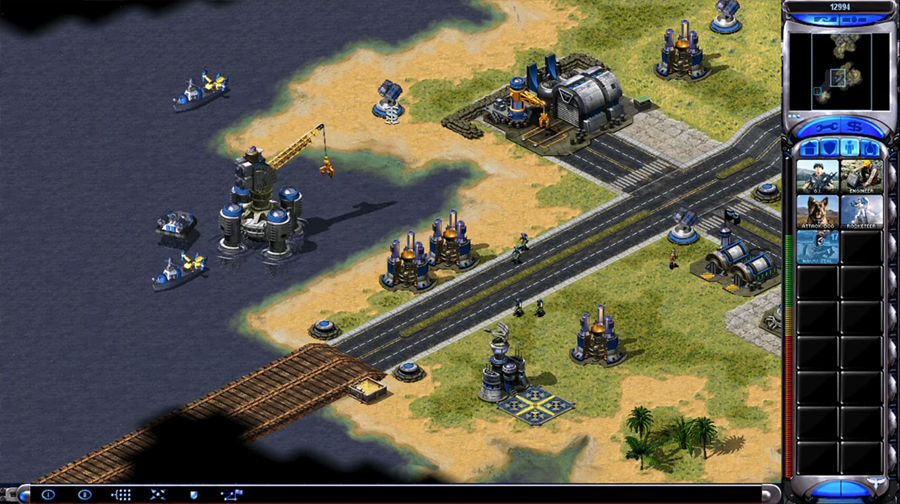Activate the shield guard command
Image resolution: width=900 pixels, height=504 pixels.
pyautogui.click(x=193, y=494)
